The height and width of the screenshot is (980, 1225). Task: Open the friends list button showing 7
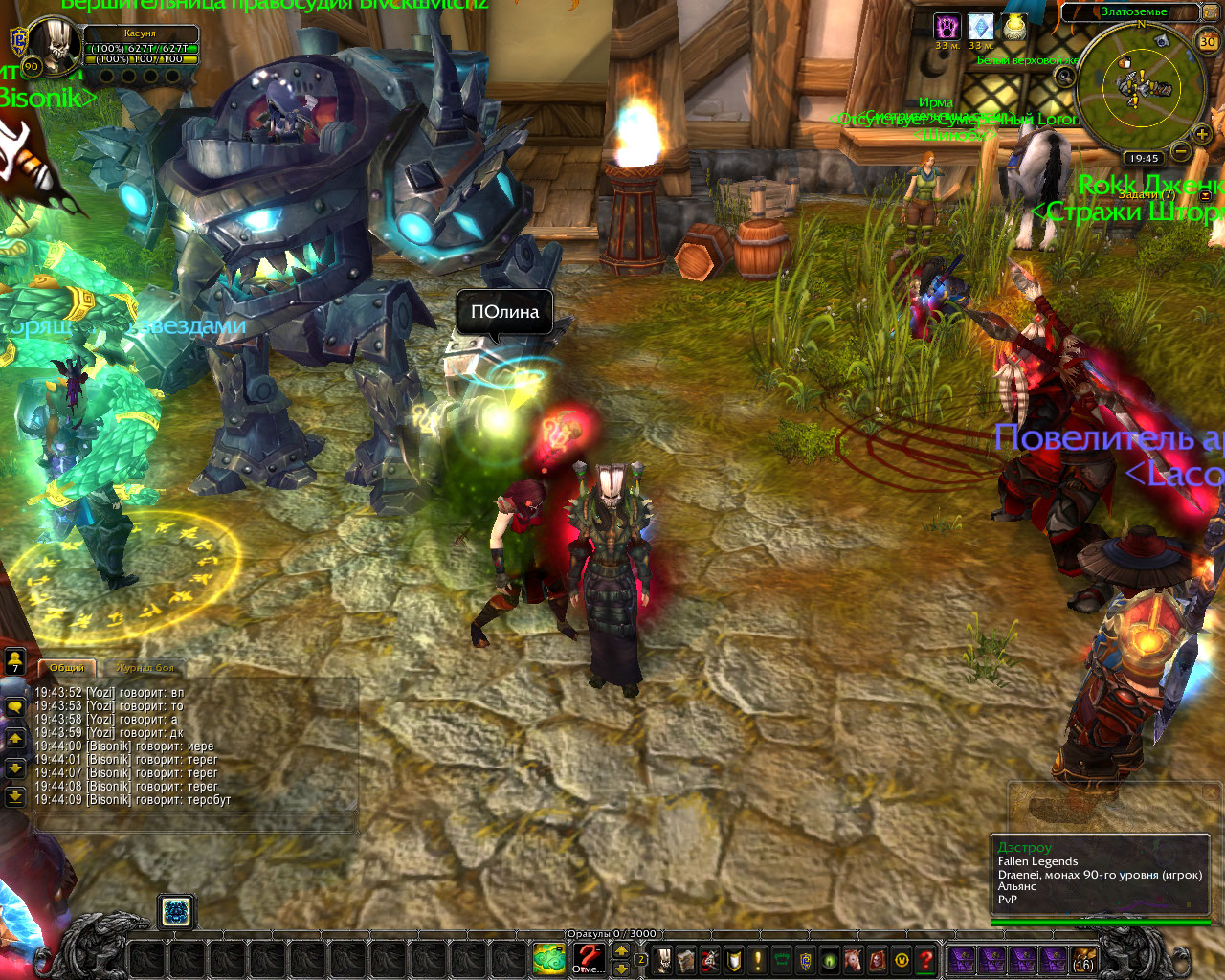tap(15, 662)
